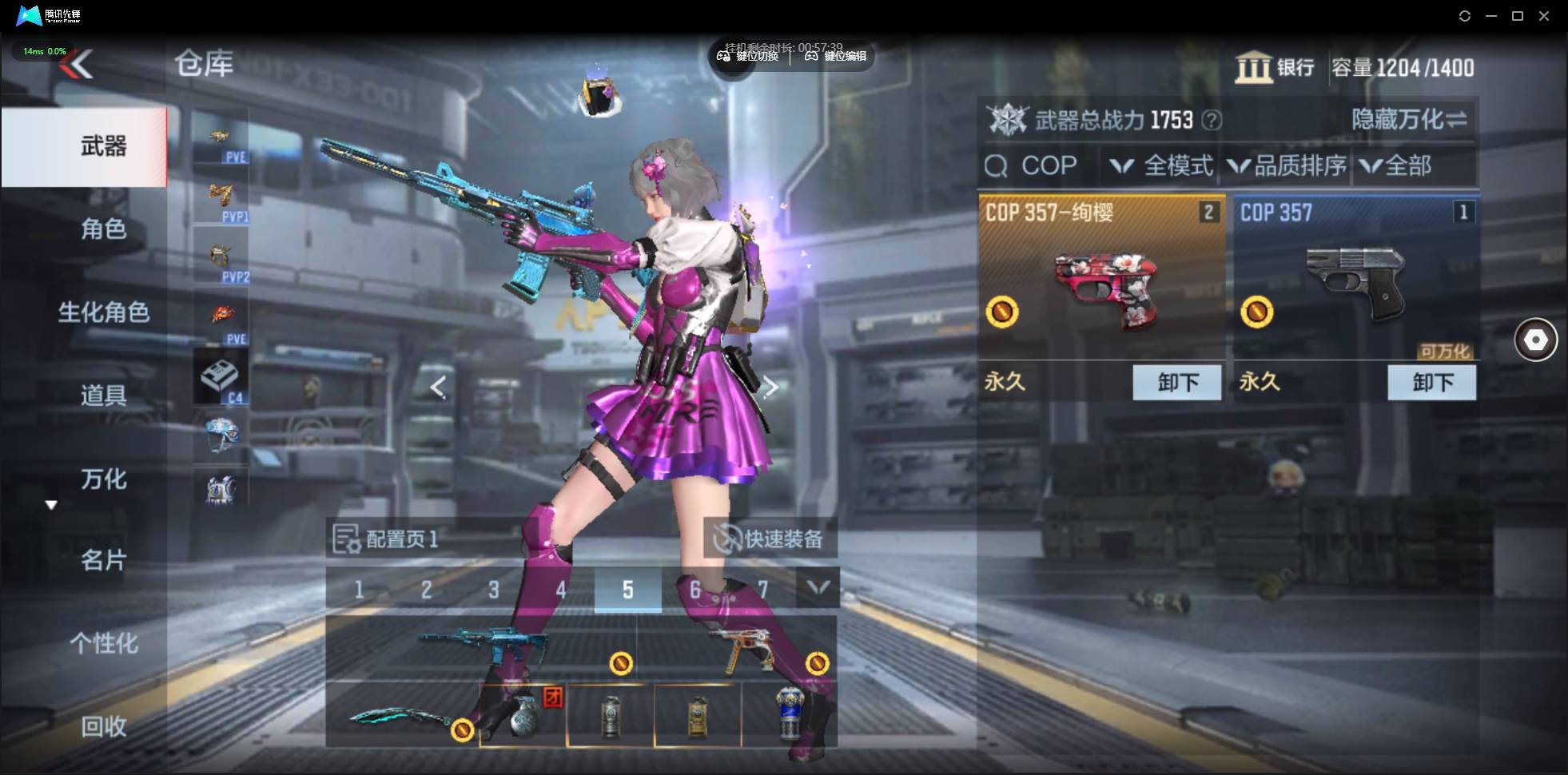This screenshot has width=1568, height=775.
Task: Toggle the 隐藏万化 option
Action: [x=1408, y=120]
